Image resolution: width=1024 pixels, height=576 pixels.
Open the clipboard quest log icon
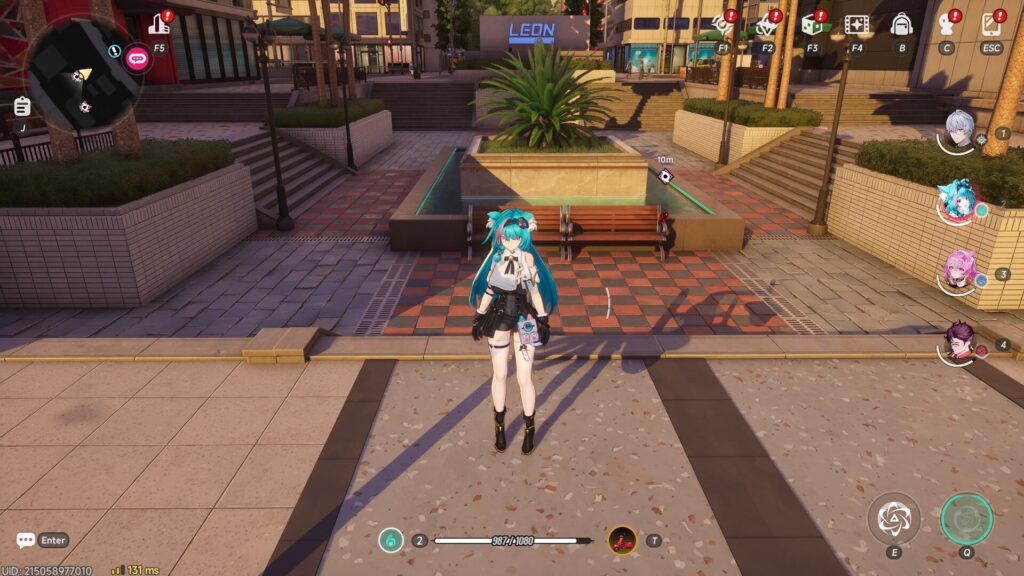coord(22,106)
